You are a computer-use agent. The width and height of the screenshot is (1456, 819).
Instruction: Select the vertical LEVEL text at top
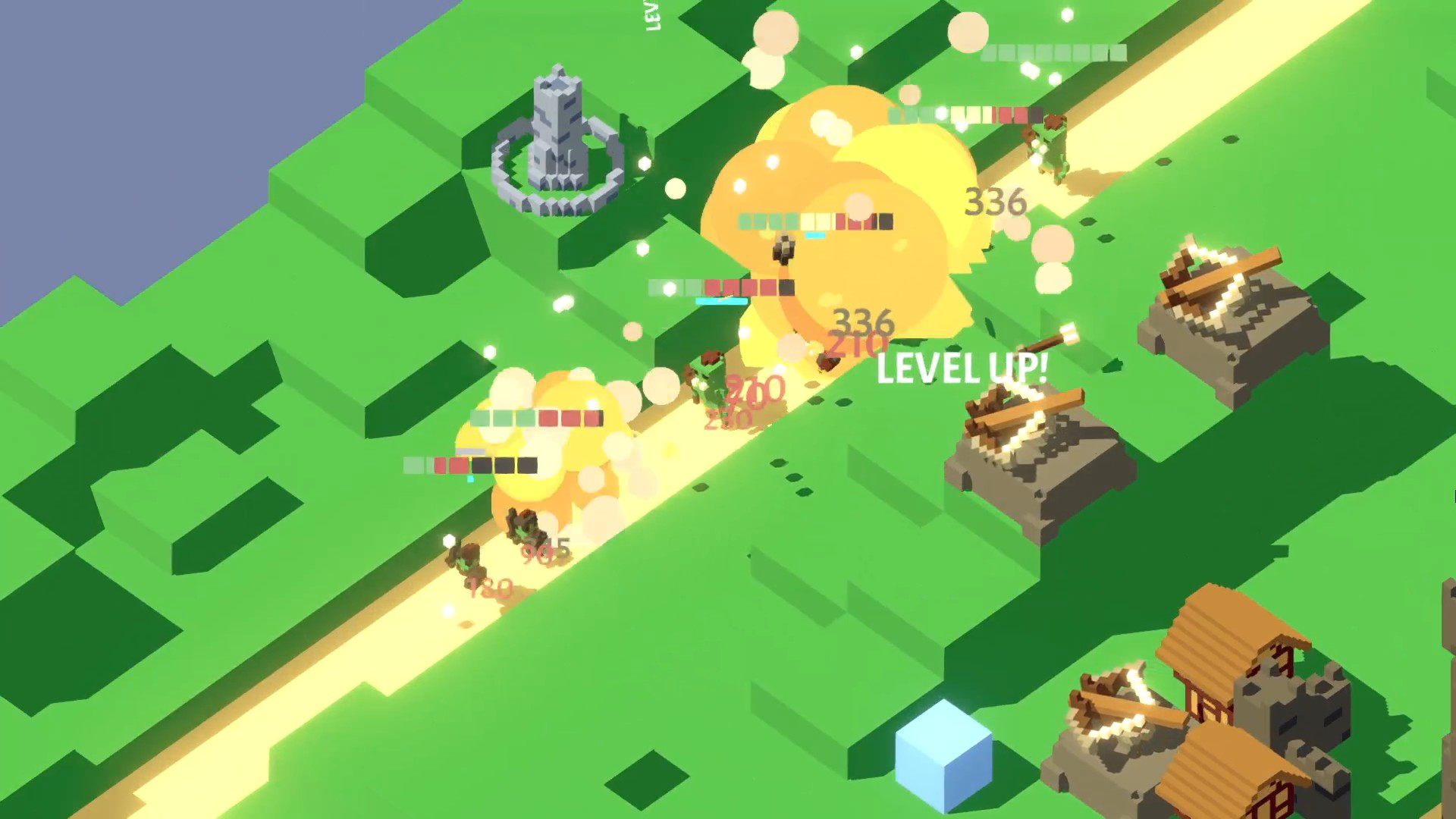[x=652, y=17]
